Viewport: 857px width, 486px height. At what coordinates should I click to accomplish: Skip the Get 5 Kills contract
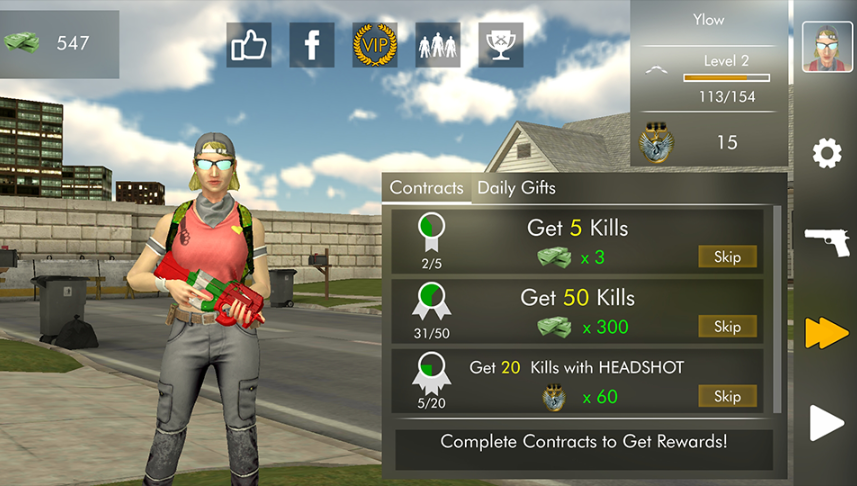(x=727, y=257)
